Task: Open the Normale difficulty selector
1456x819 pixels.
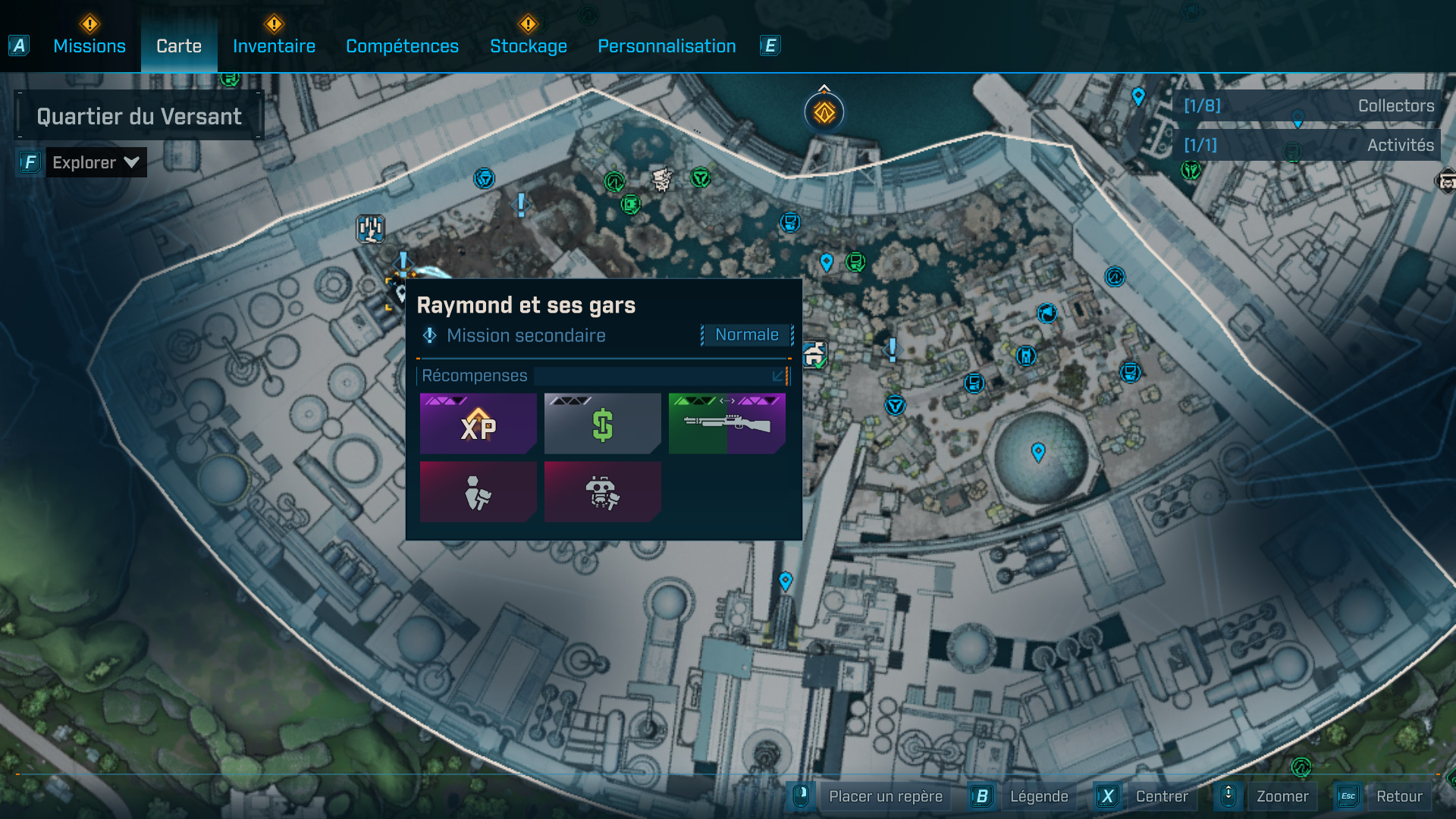Action: click(x=746, y=334)
